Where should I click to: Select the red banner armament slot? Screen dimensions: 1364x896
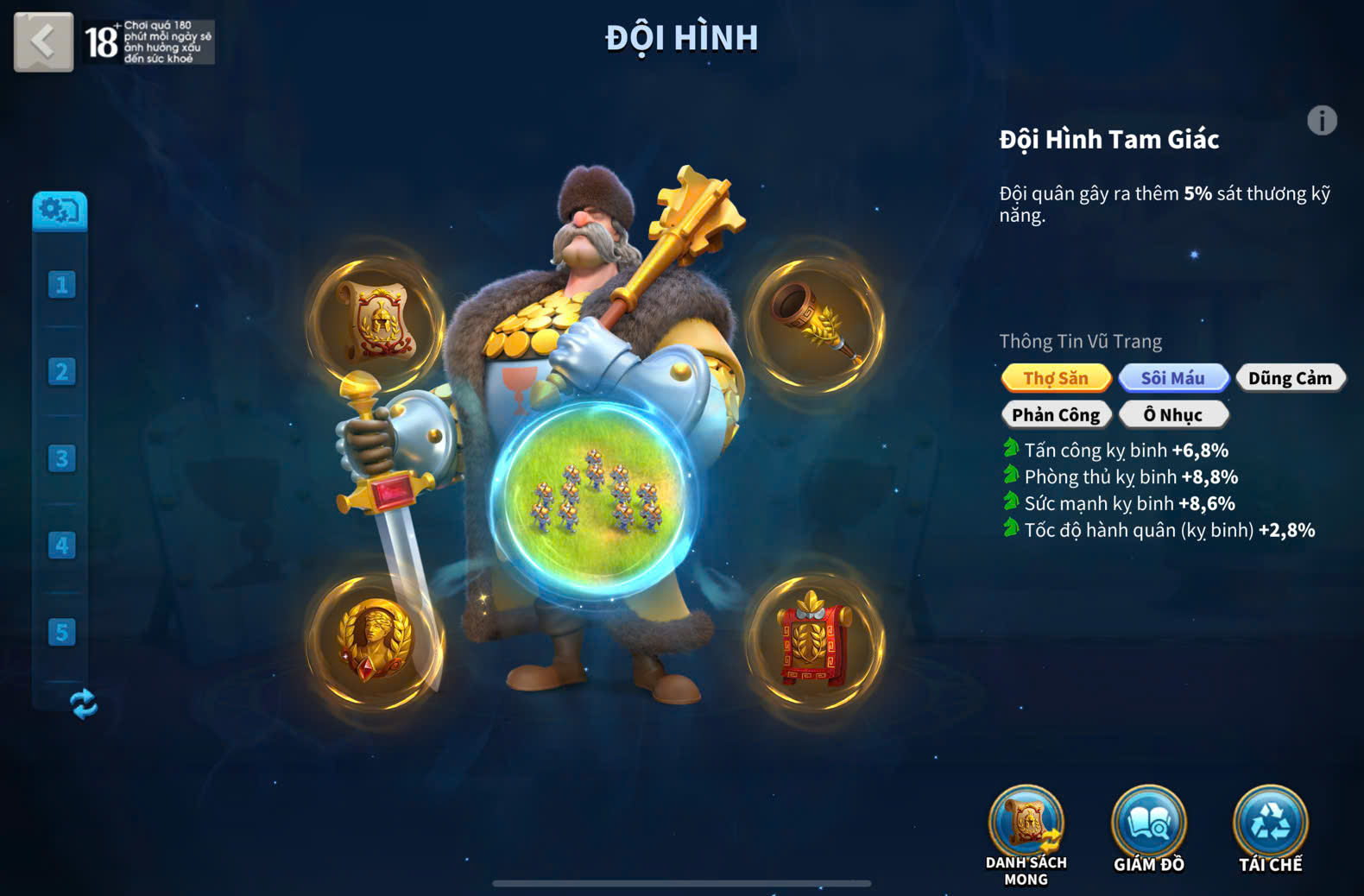click(815, 642)
